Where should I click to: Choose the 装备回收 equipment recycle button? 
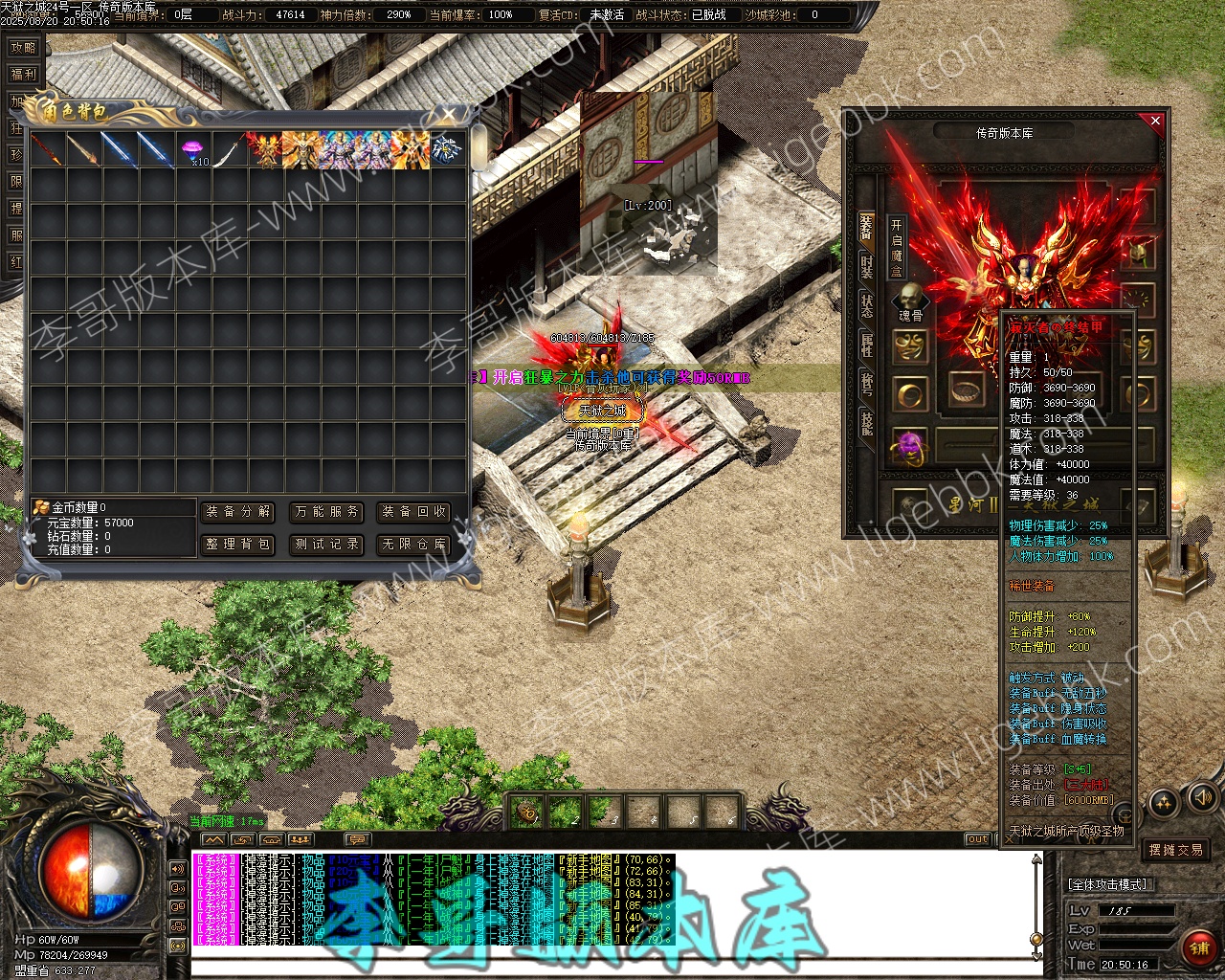[x=413, y=512]
